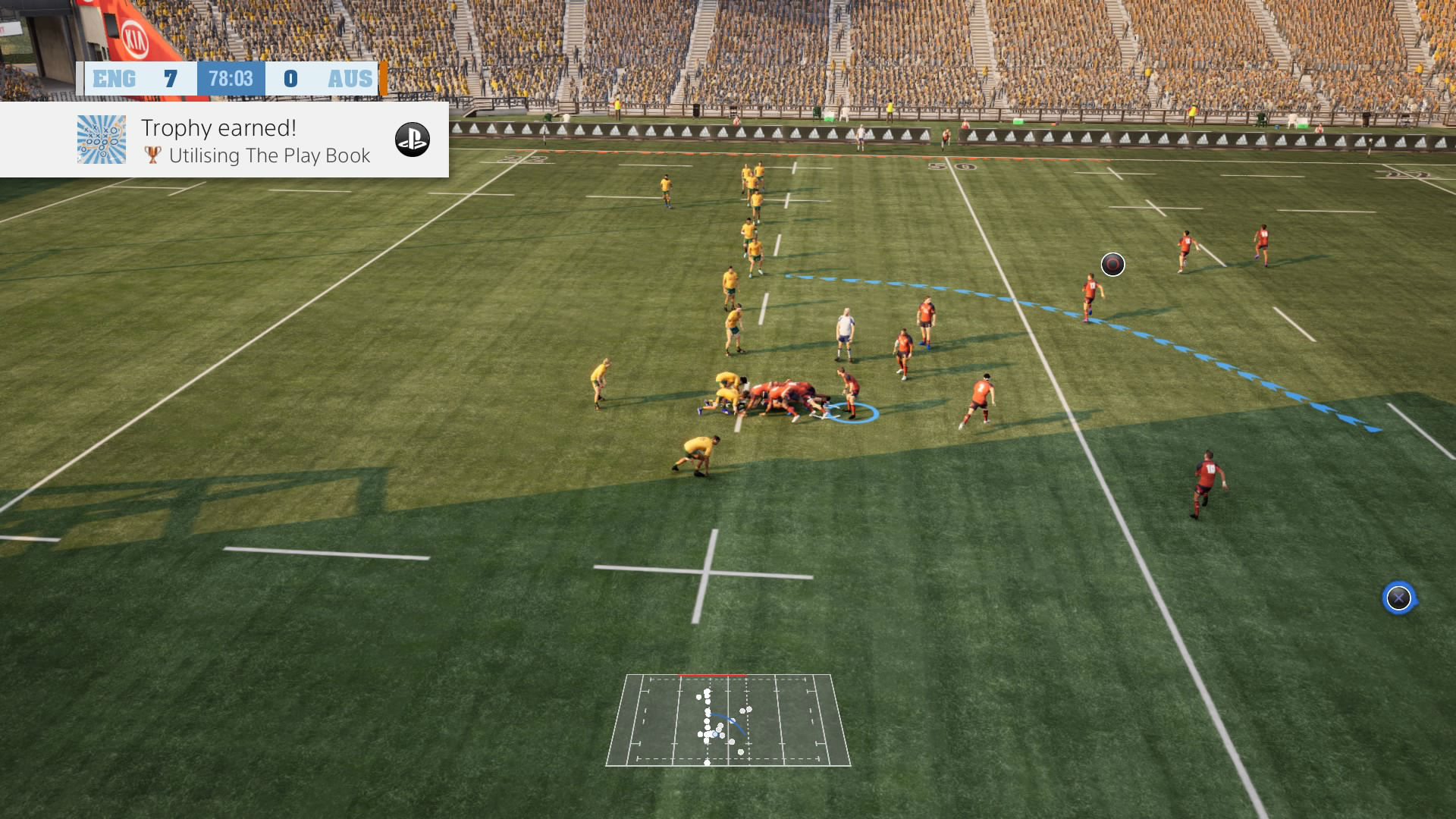
Task: Click the PlayStation logo on the notification
Action: 412,140
